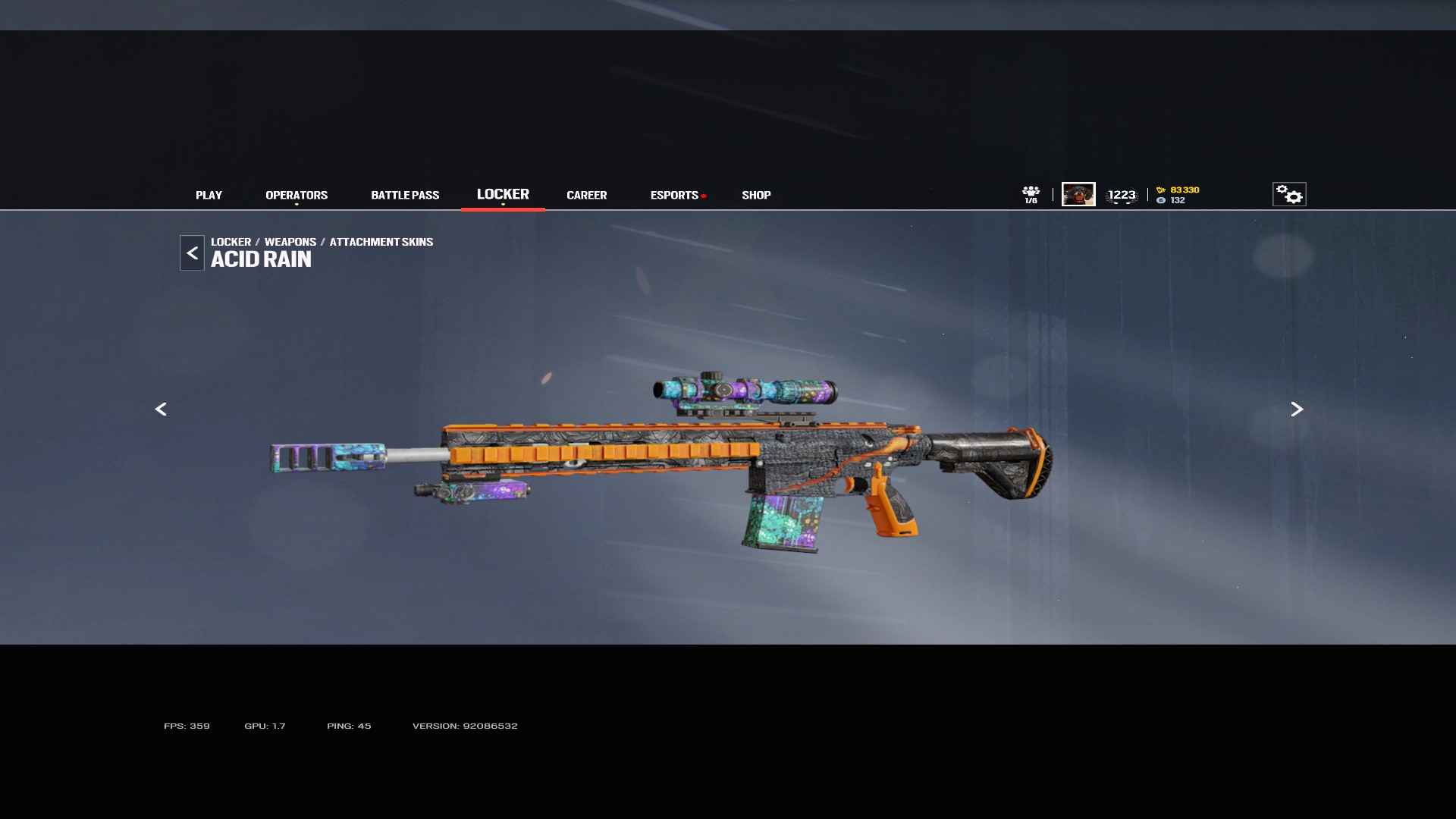
Task: Open the settings gear menu
Action: pyautogui.click(x=1289, y=194)
